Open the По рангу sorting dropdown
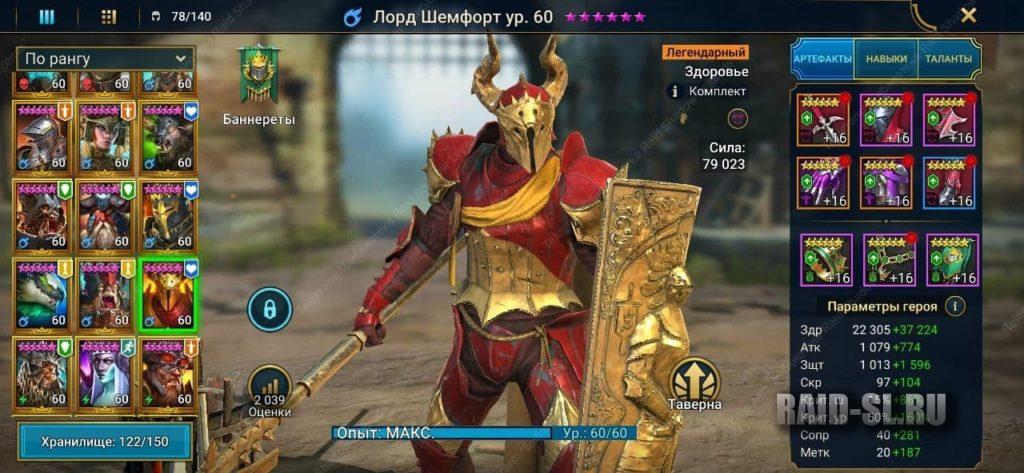The width and height of the screenshot is (1024, 473). (x=106, y=58)
